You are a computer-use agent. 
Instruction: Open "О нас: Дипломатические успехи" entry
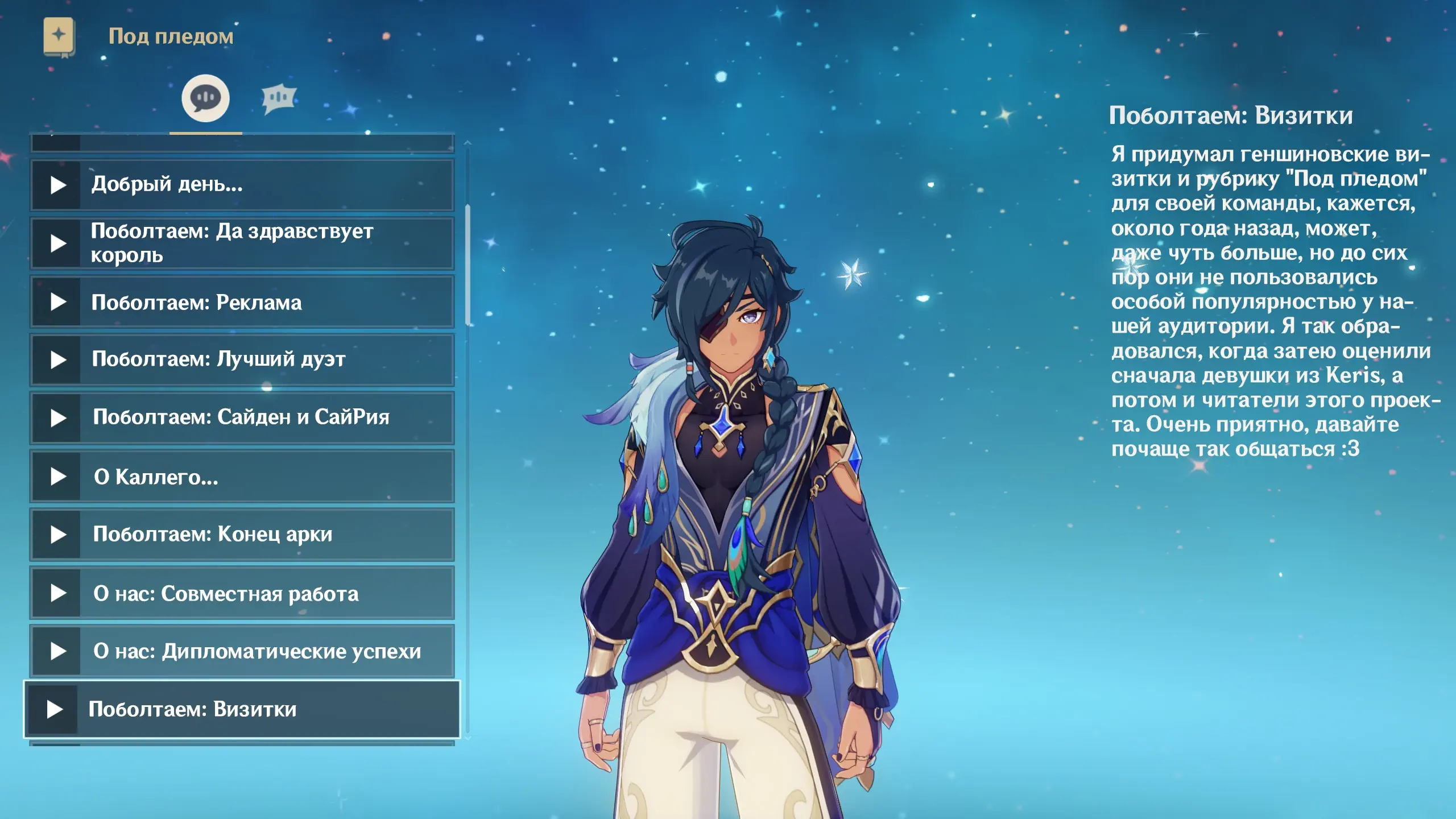pyautogui.click(x=242, y=651)
